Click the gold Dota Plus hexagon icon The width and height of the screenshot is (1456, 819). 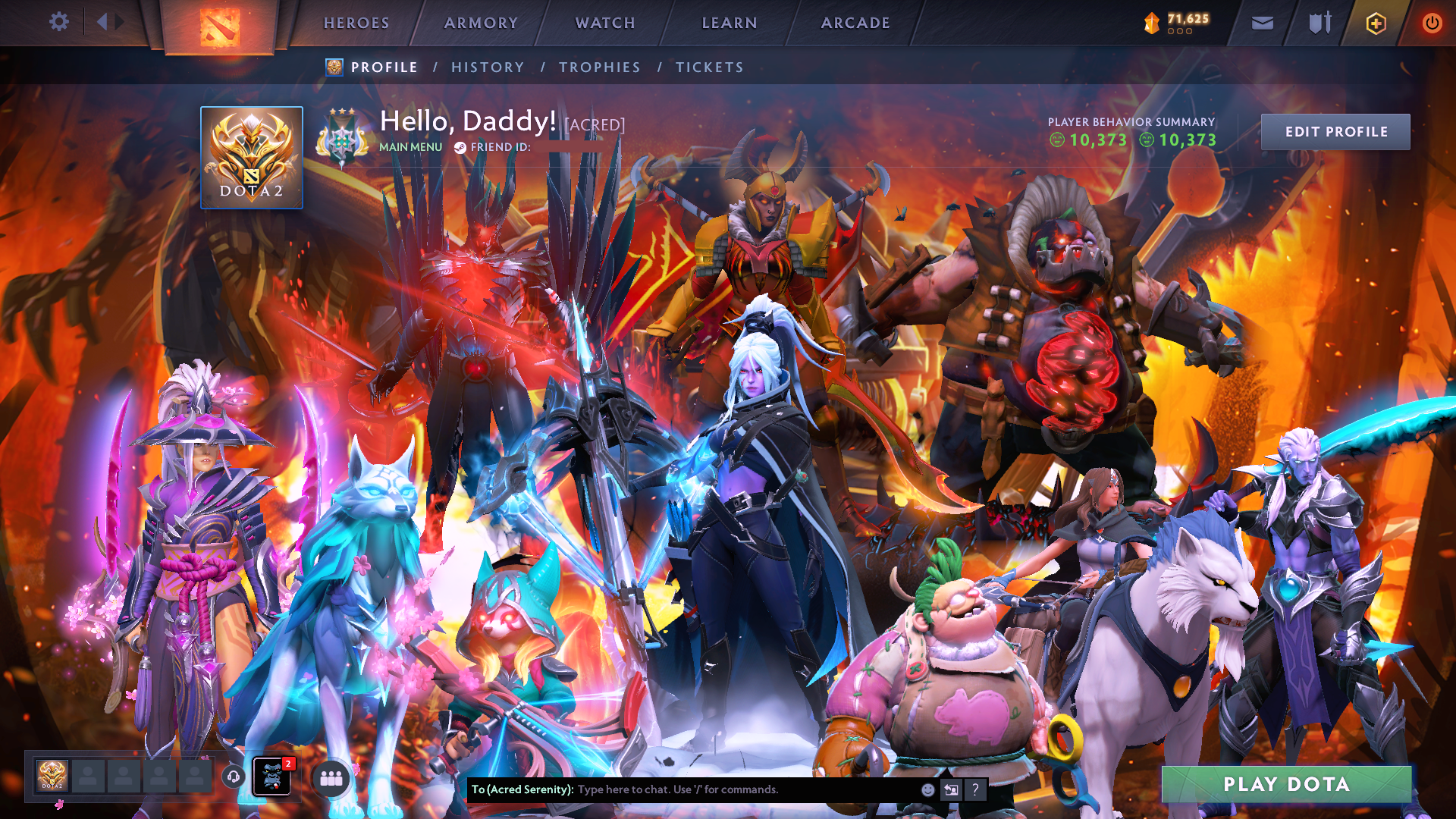click(1376, 24)
